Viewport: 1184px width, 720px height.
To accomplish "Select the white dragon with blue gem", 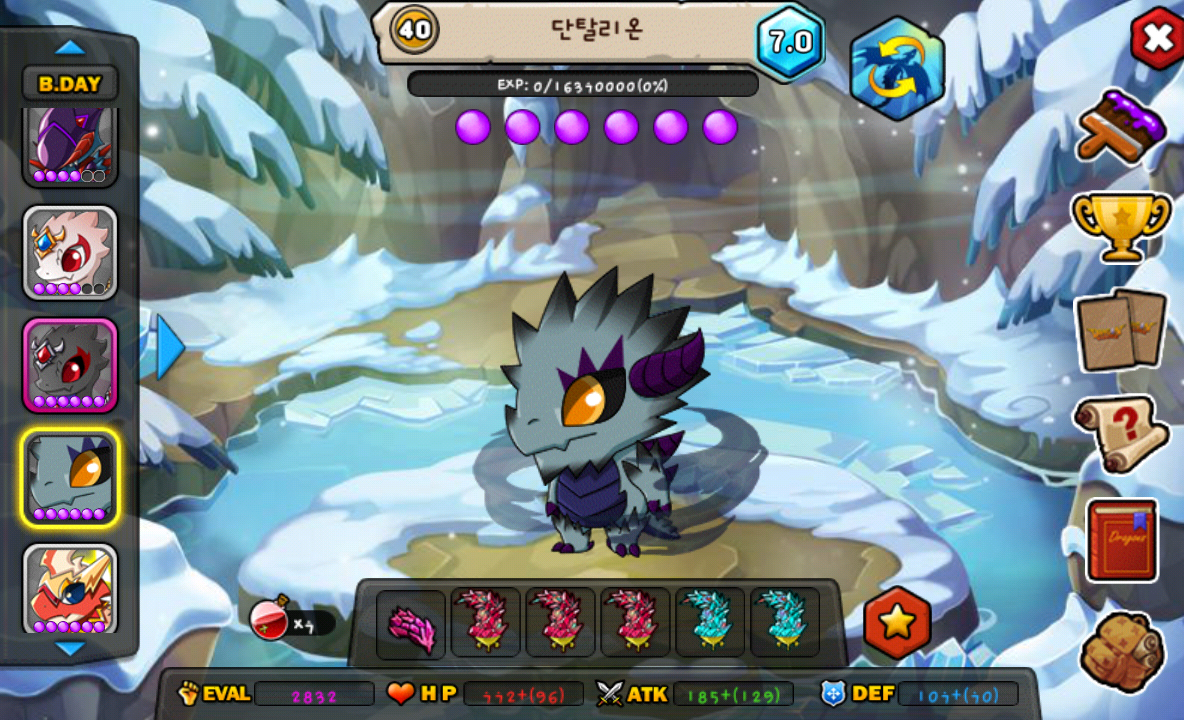I will [x=70, y=253].
